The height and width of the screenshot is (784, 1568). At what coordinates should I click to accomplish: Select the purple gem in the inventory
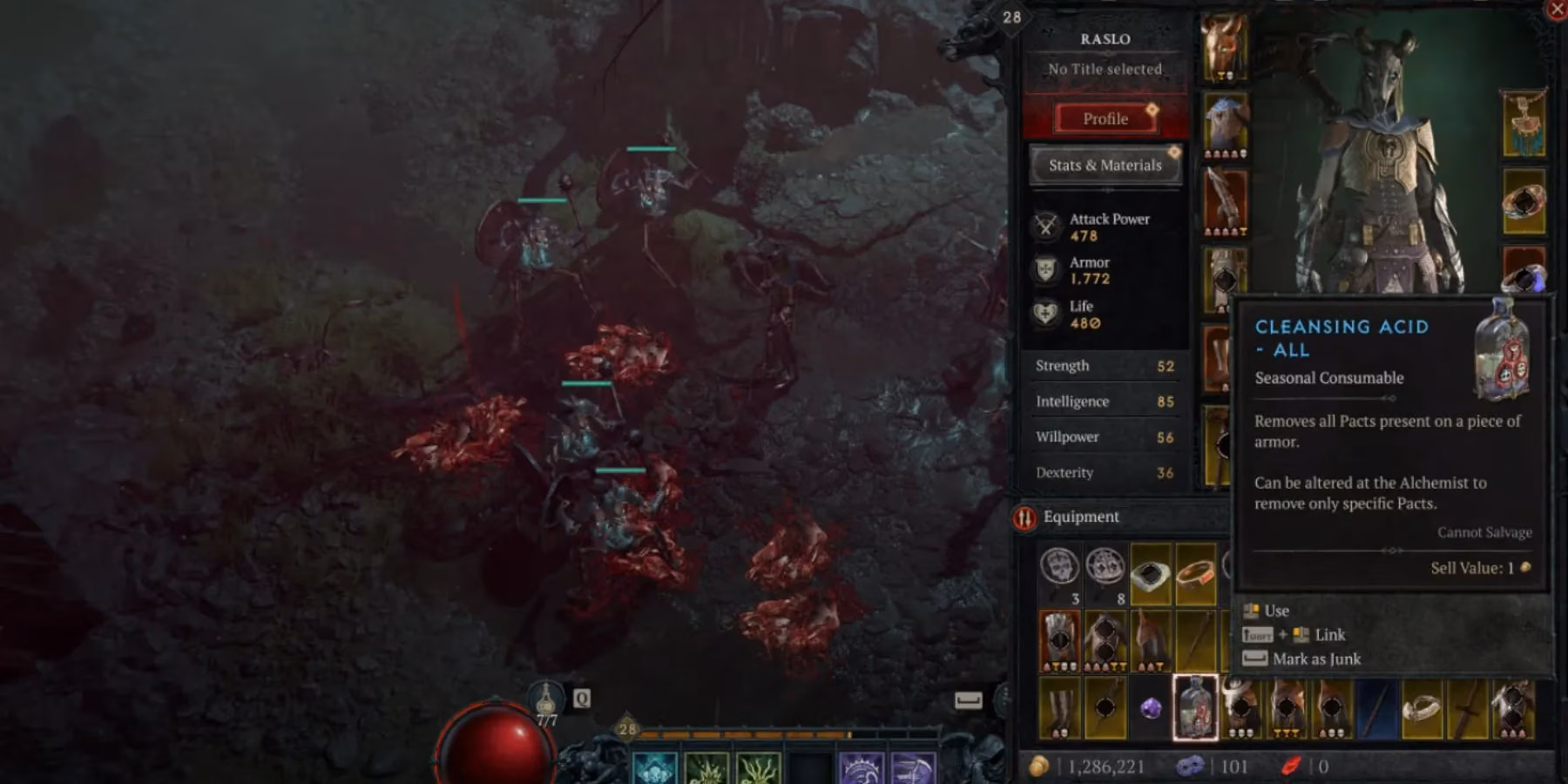[1151, 710]
